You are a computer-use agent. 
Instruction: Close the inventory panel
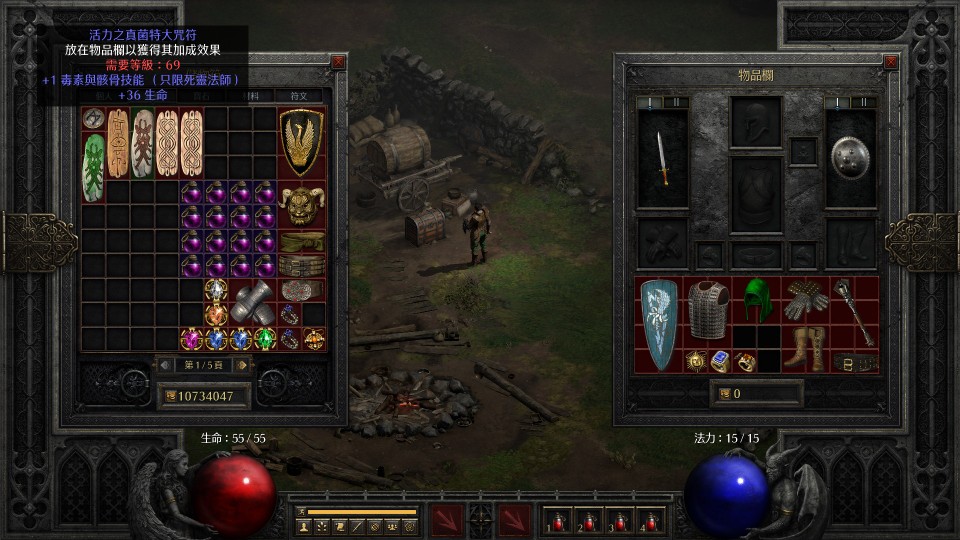click(x=891, y=62)
